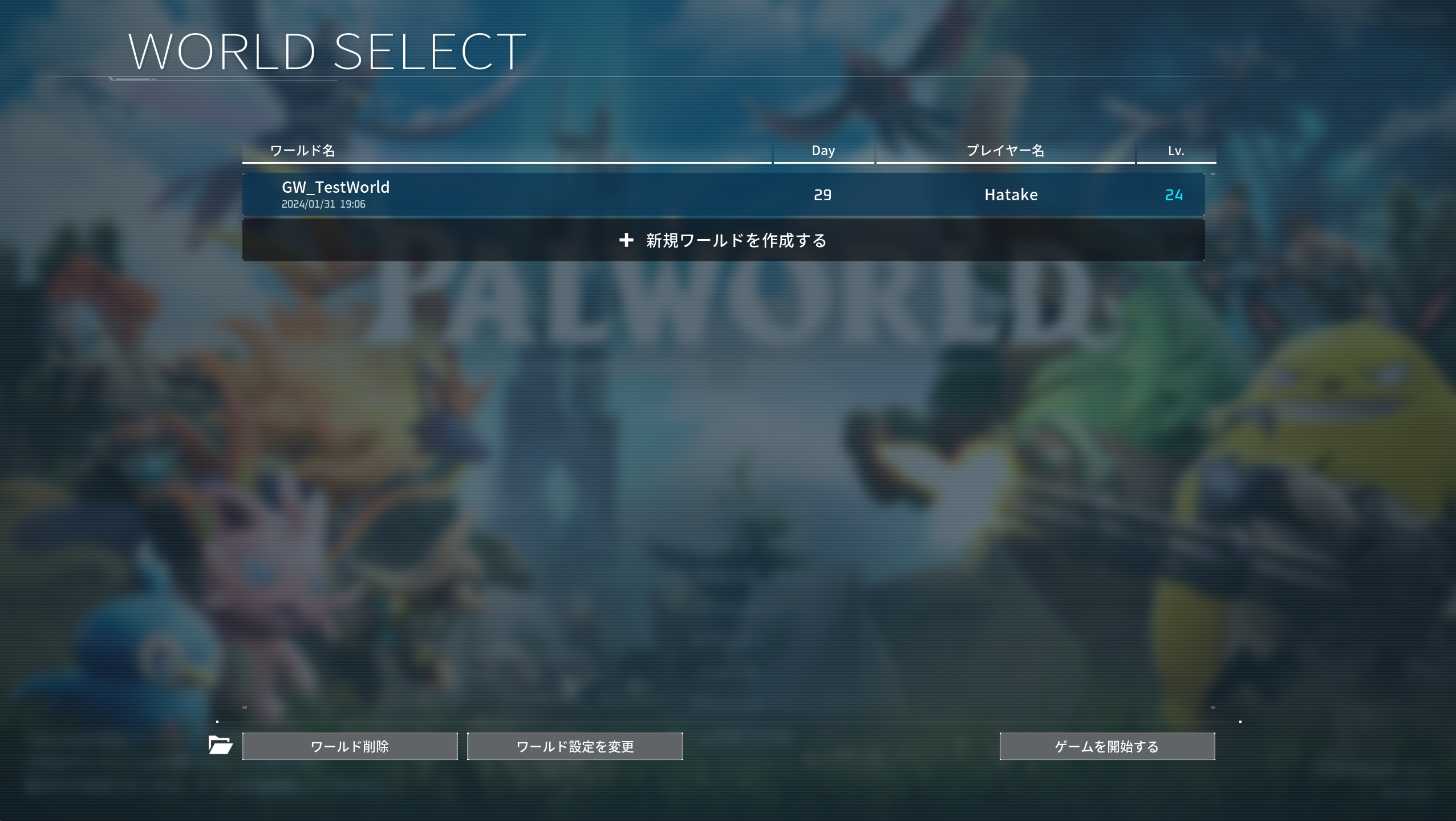Click the level value 24

pyautogui.click(x=1174, y=195)
